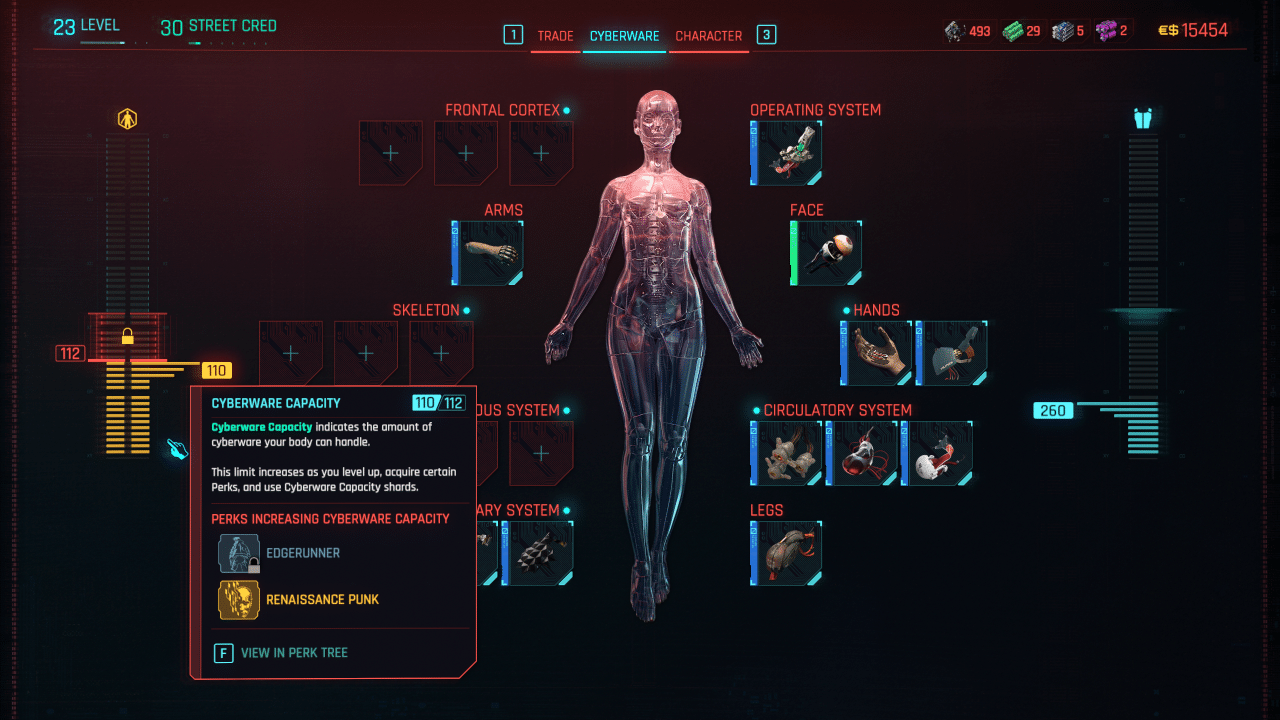
Task: Select the spiked Integumentary System implant
Action: coord(541,552)
